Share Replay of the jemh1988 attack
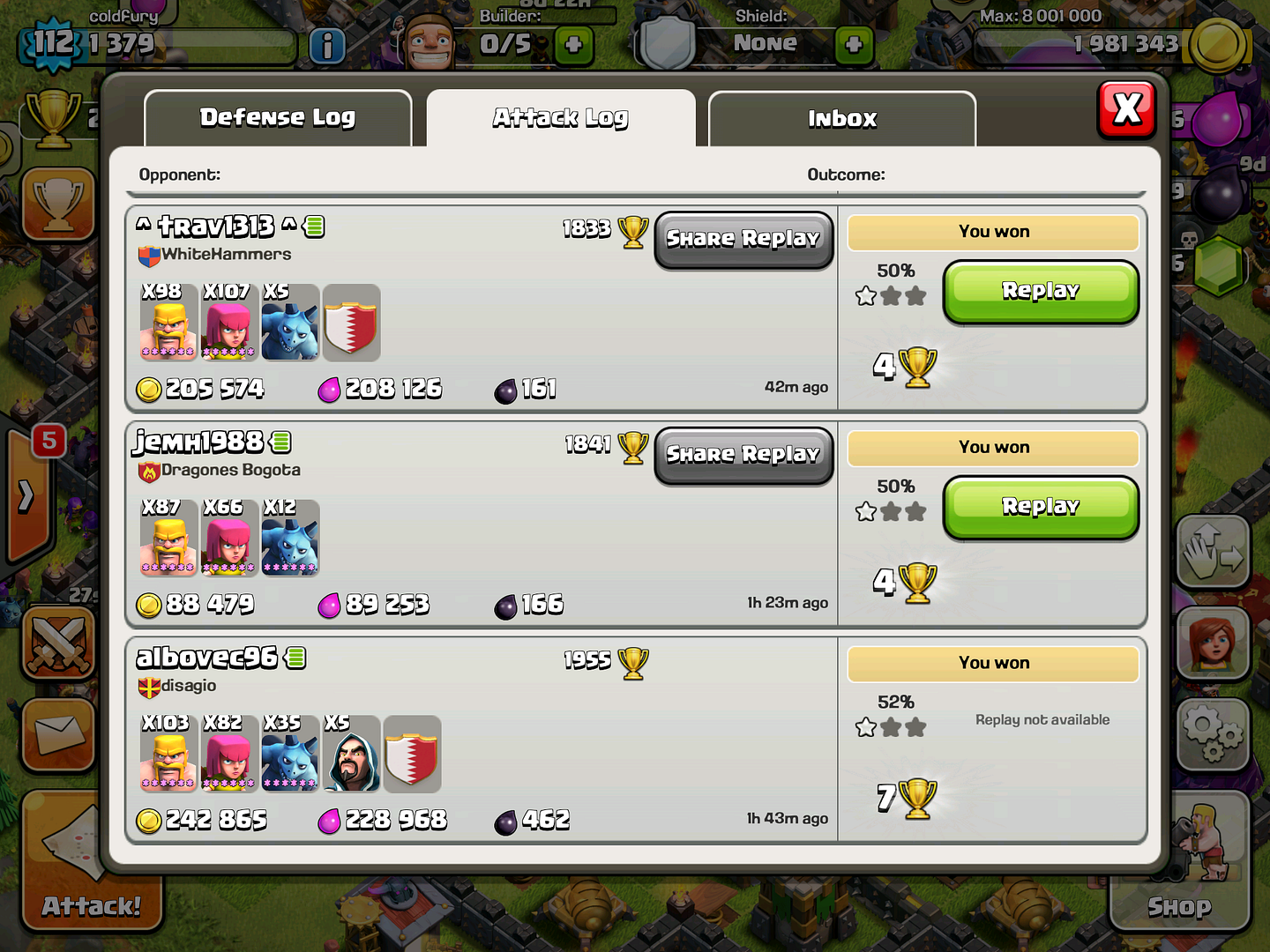The height and width of the screenshot is (952, 1270). coord(743,455)
